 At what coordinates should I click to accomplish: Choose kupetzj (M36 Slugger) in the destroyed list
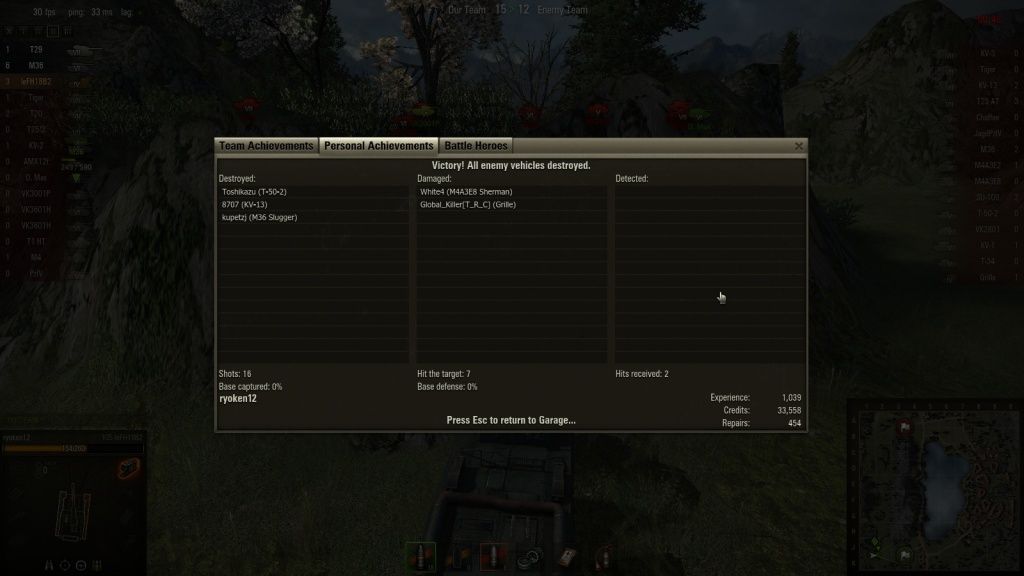260,217
